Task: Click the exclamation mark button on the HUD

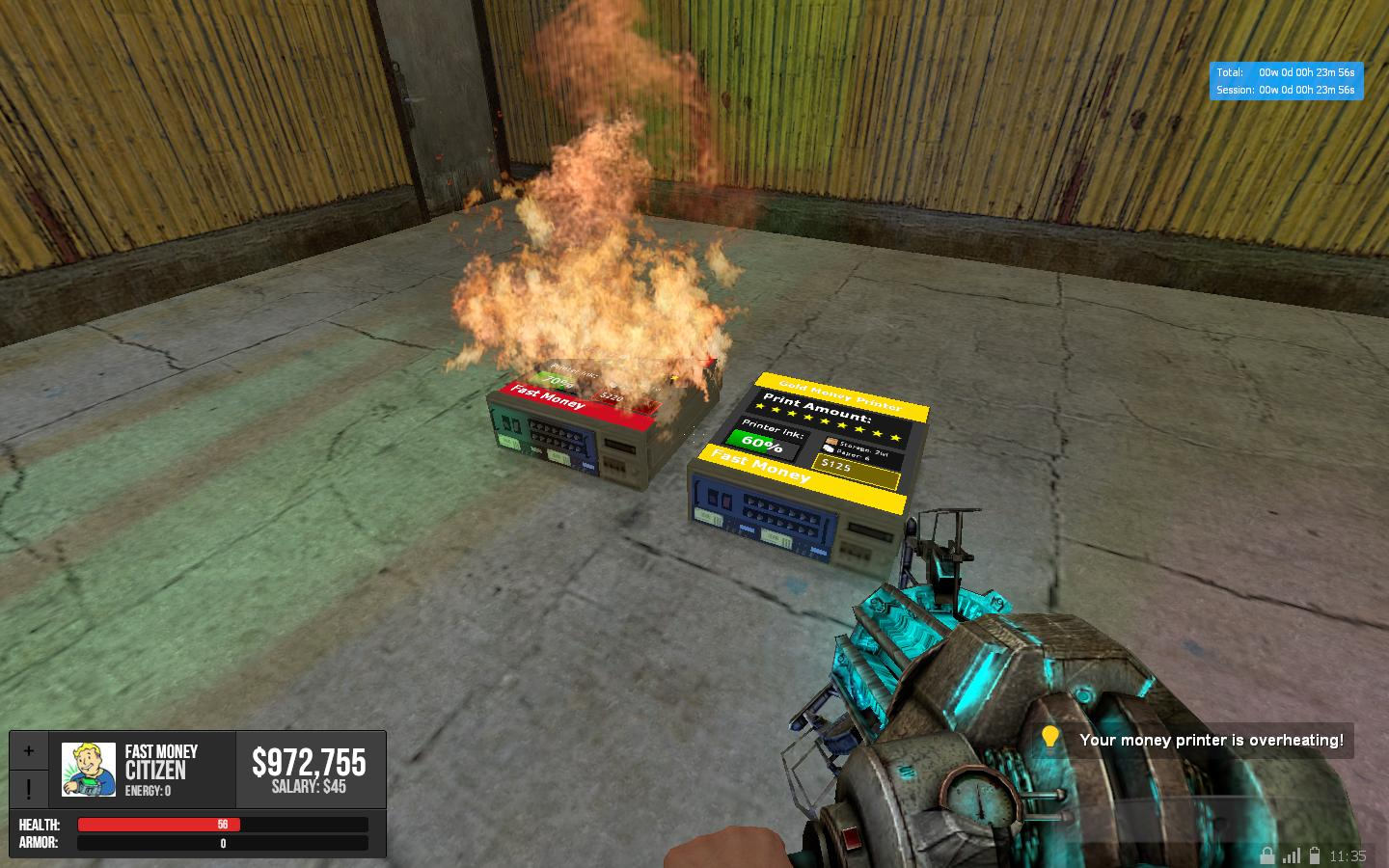Action: click(29, 790)
